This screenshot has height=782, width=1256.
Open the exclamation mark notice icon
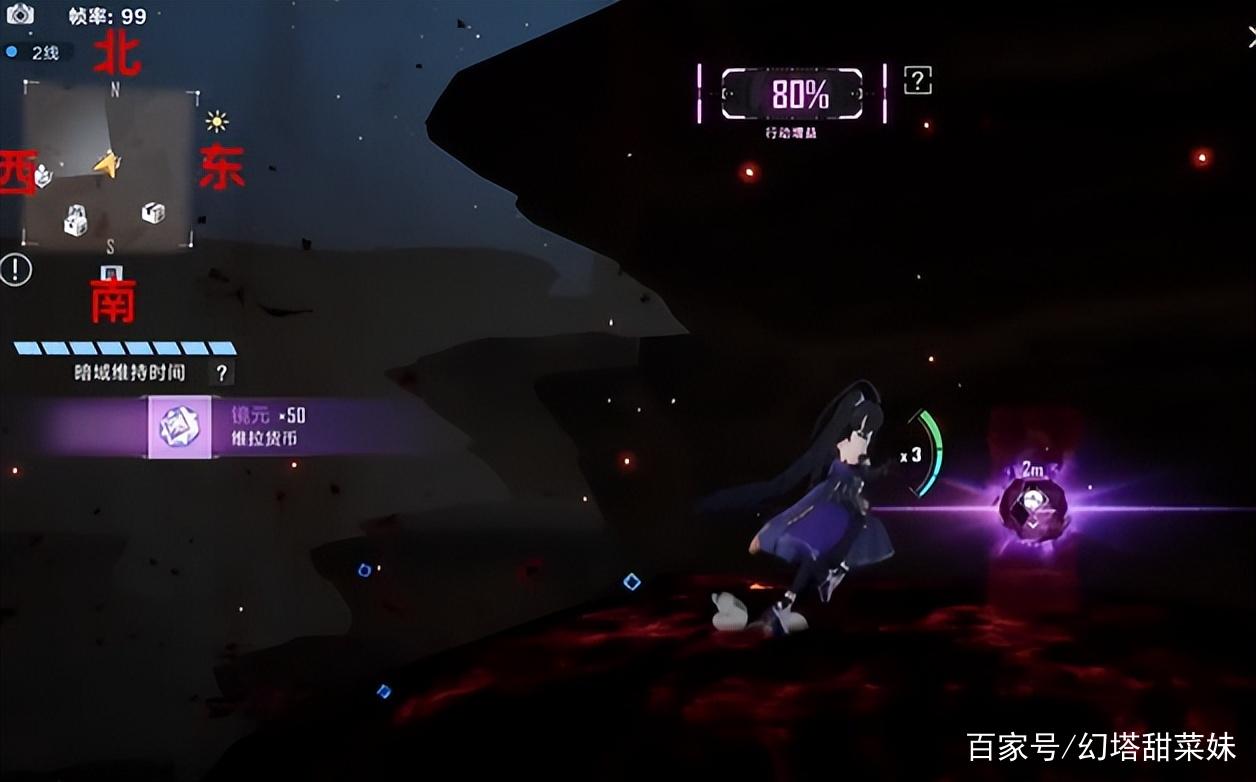pyautogui.click(x=16, y=269)
